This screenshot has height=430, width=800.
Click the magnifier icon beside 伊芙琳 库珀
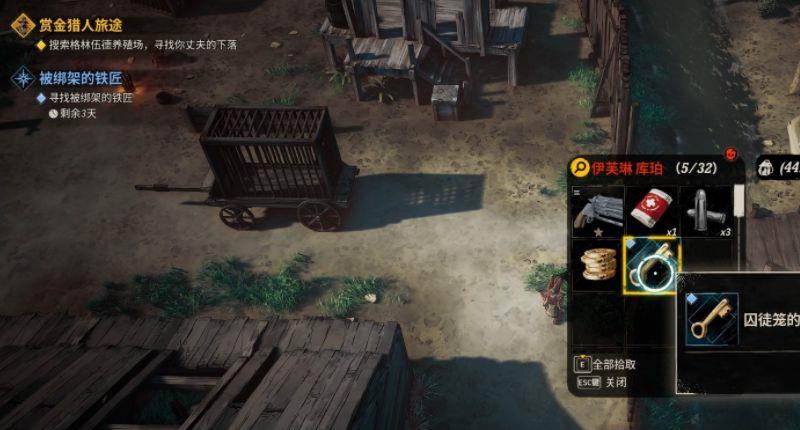(579, 167)
